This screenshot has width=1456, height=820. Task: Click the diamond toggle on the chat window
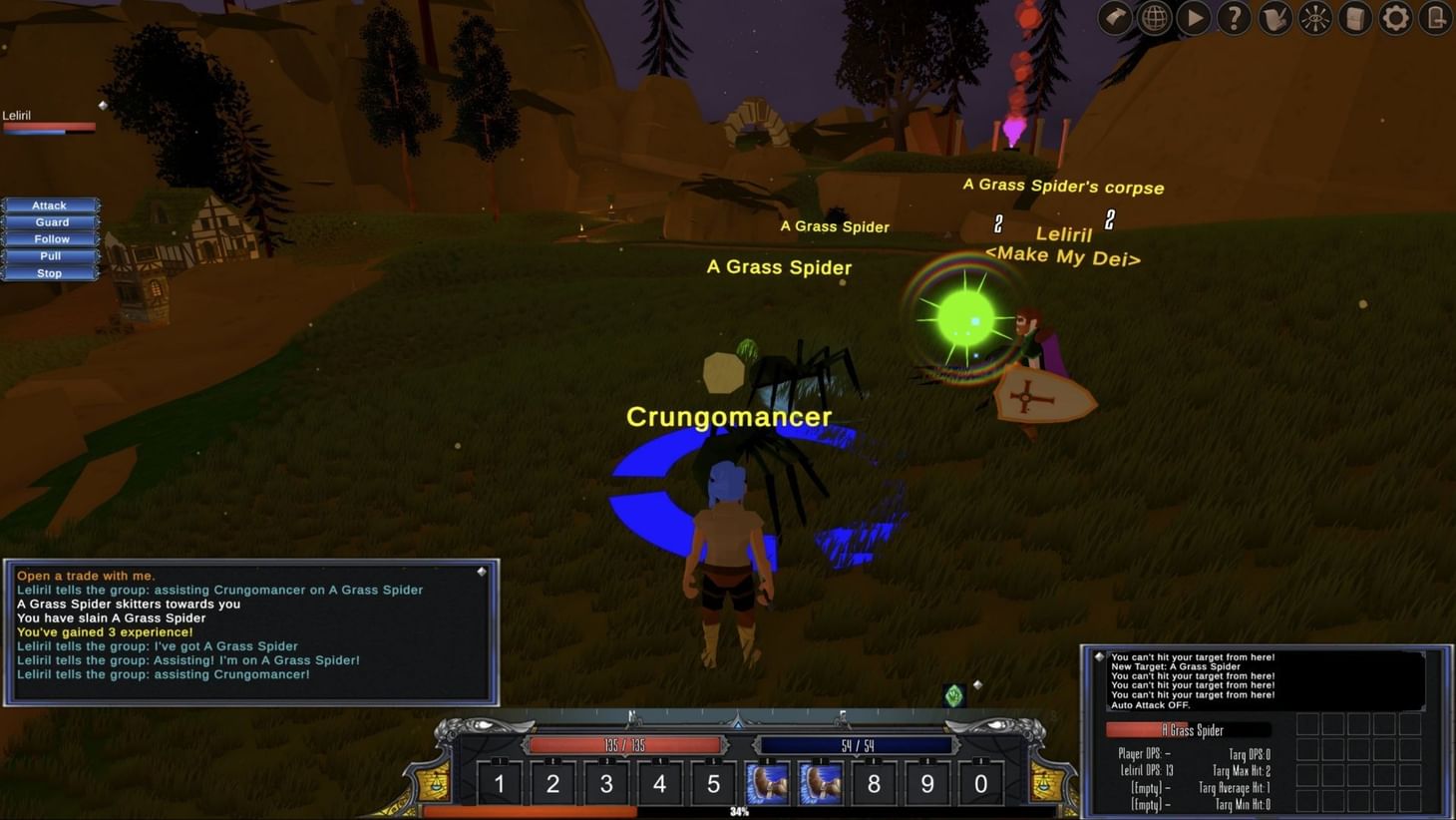[483, 570]
